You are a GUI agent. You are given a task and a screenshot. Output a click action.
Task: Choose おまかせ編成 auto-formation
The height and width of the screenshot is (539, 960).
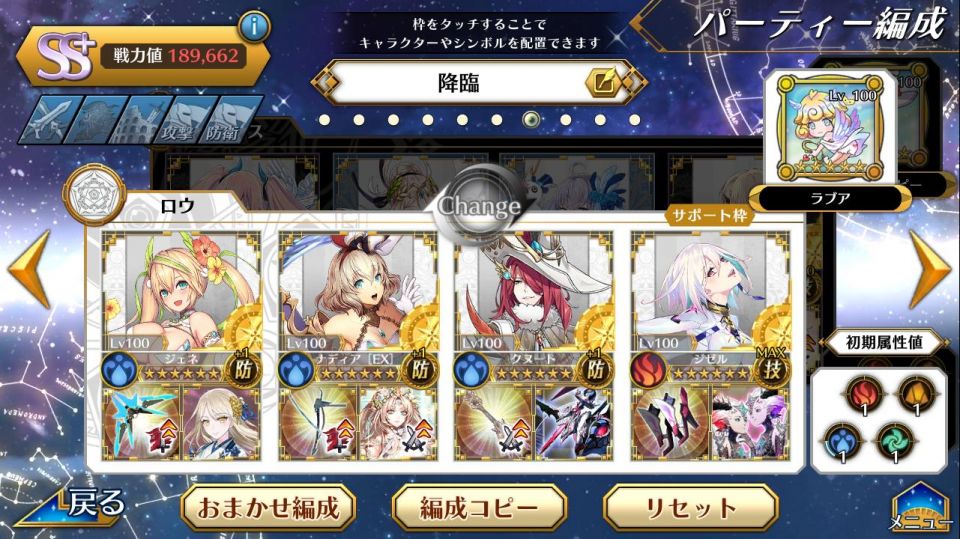[260, 507]
